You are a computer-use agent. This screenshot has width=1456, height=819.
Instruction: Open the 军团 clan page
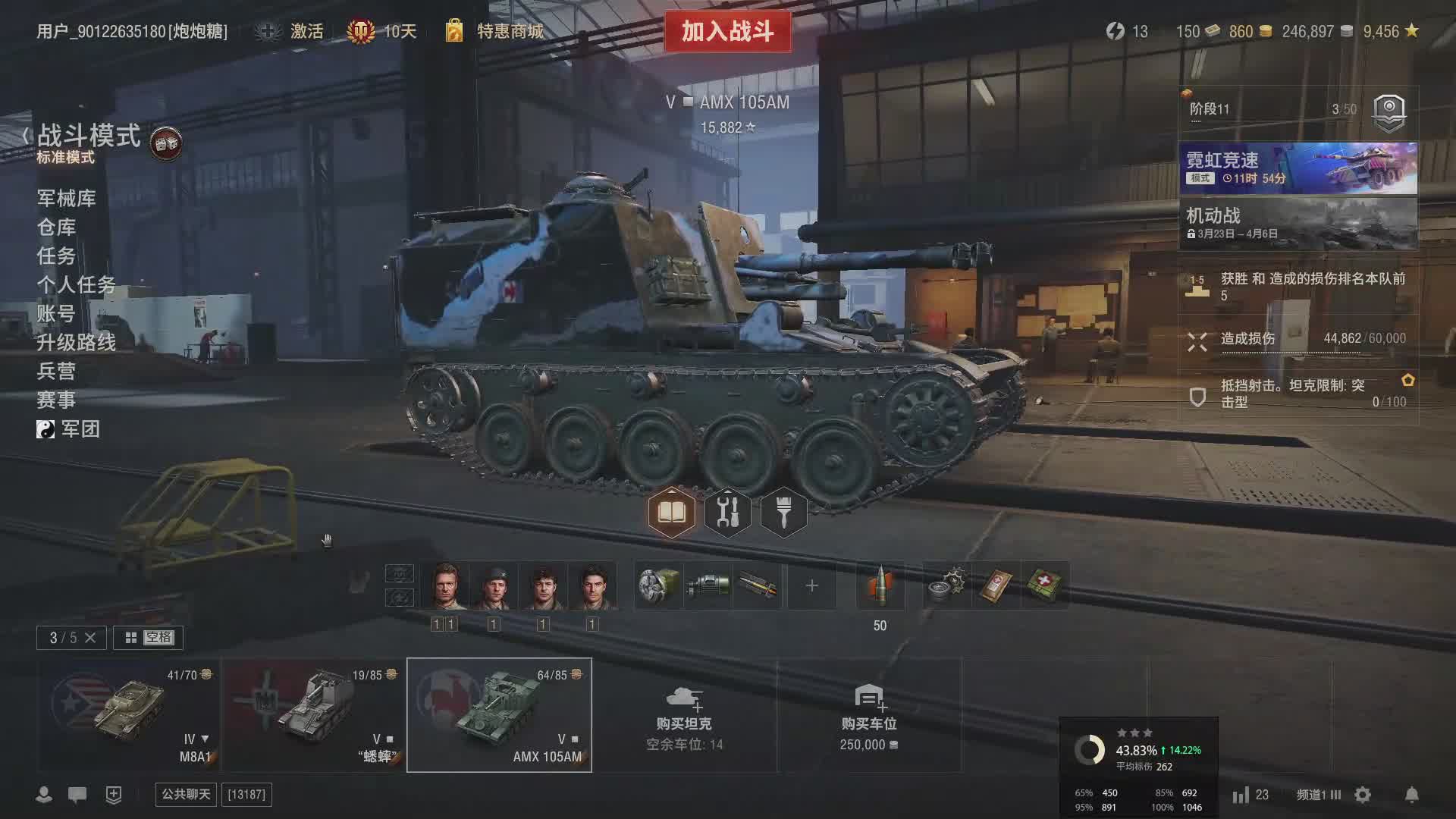[80, 429]
